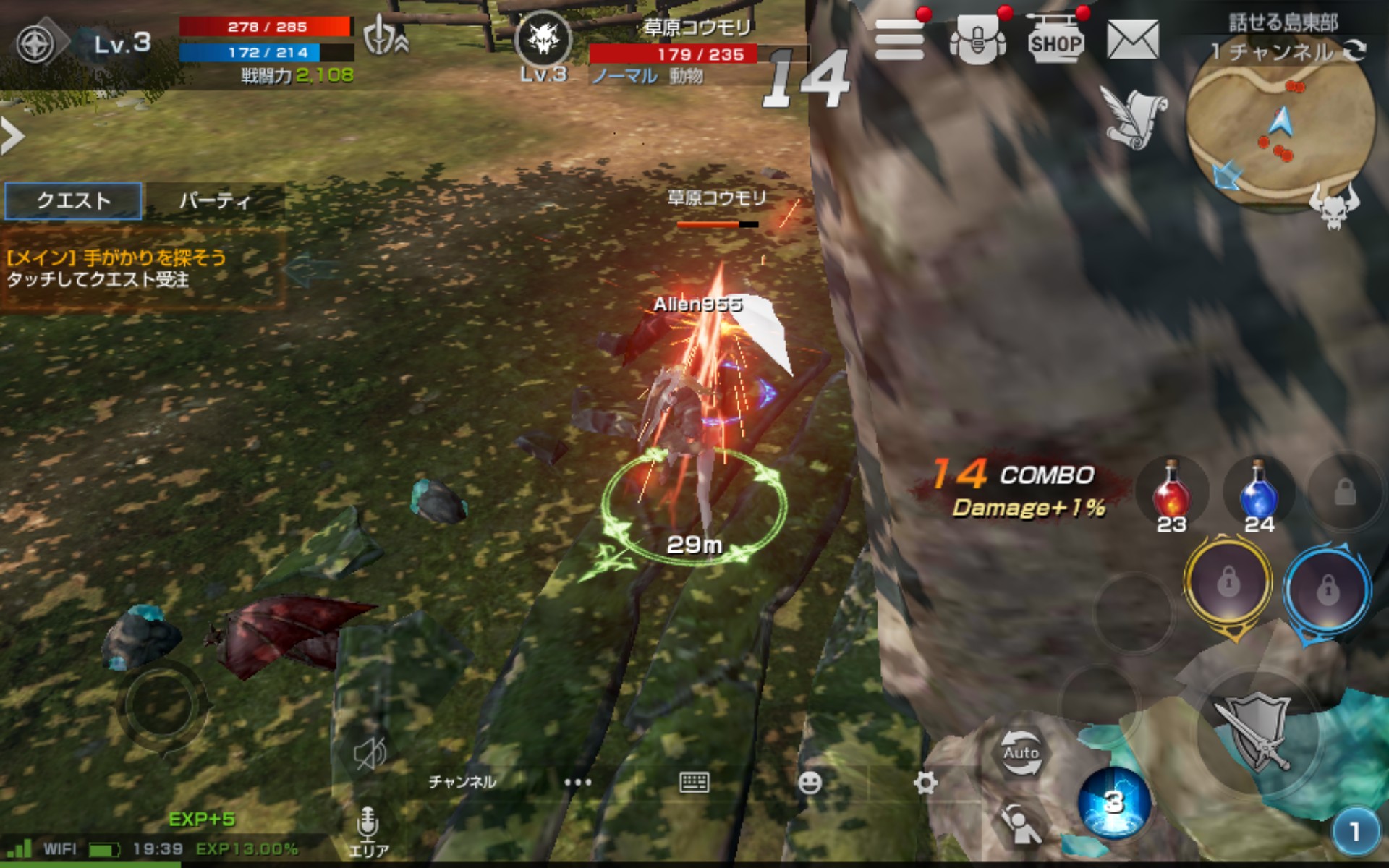The width and height of the screenshot is (1389, 868).
Task: Open the mail envelope
Action: [x=1132, y=40]
